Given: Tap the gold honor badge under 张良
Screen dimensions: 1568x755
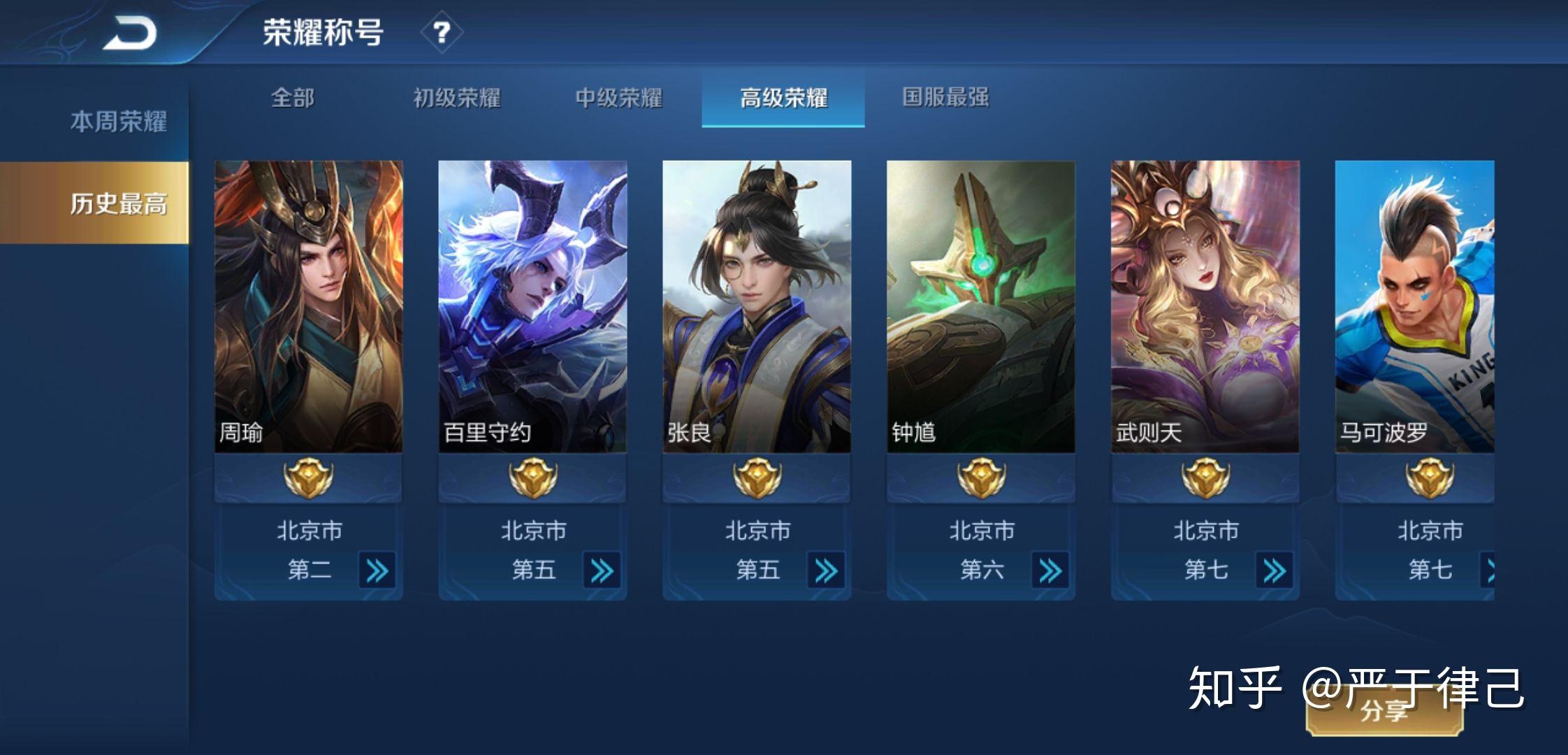Looking at the screenshot, I should coord(756,478).
